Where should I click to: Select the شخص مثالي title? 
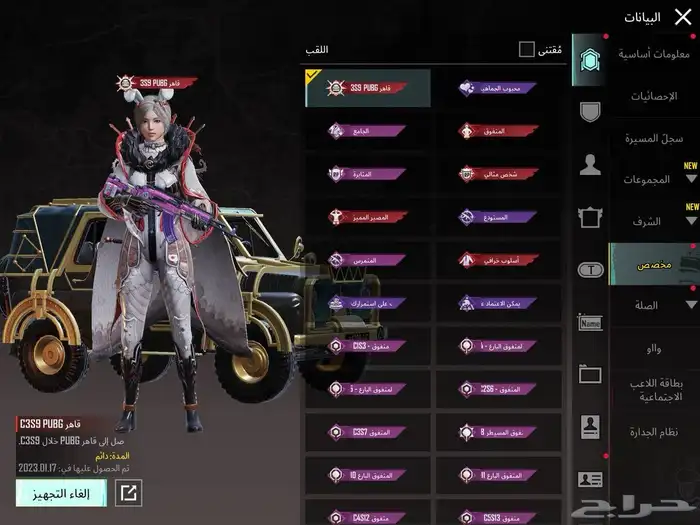pyautogui.click(x=497, y=174)
